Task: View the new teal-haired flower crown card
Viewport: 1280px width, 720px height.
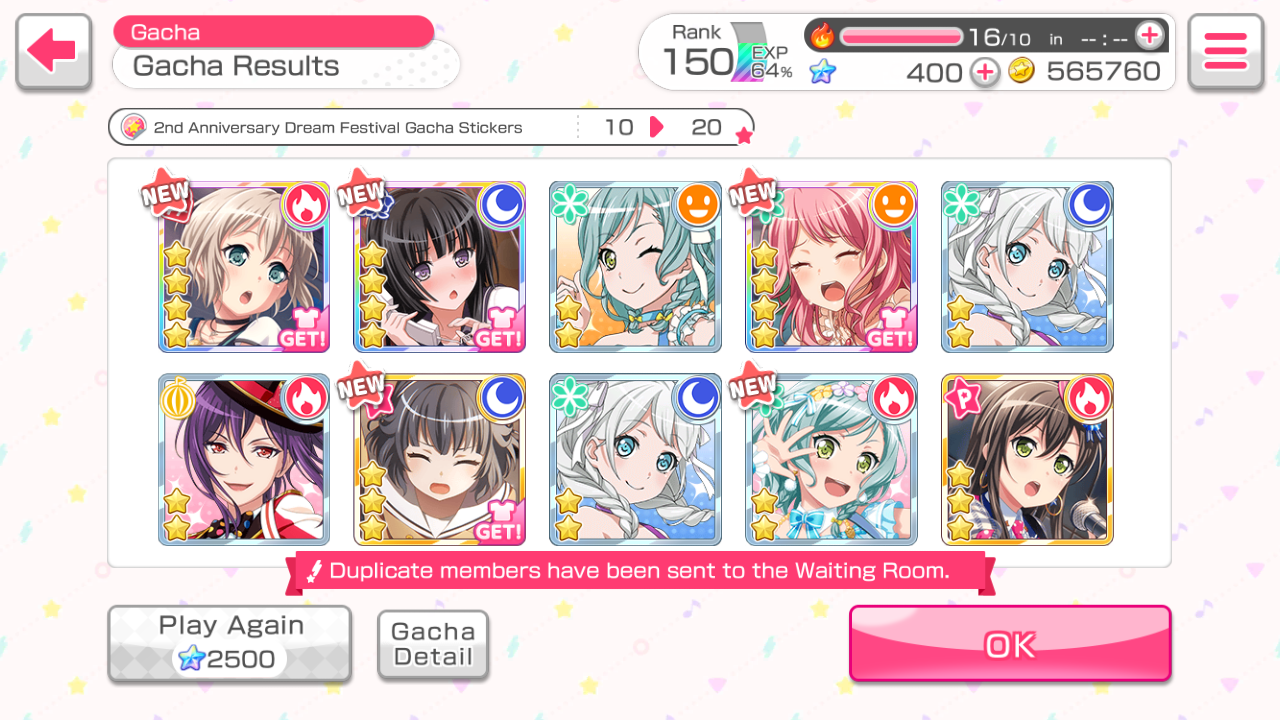Action: click(x=831, y=459)
